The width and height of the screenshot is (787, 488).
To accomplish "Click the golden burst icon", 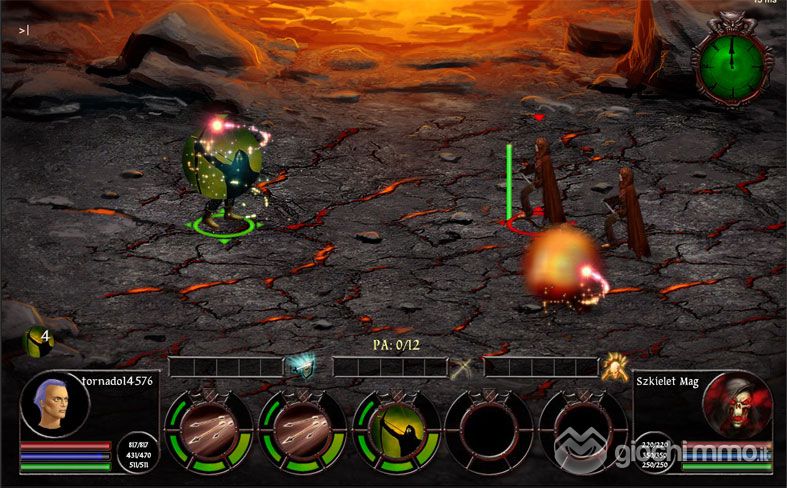I will coord(614,367).
